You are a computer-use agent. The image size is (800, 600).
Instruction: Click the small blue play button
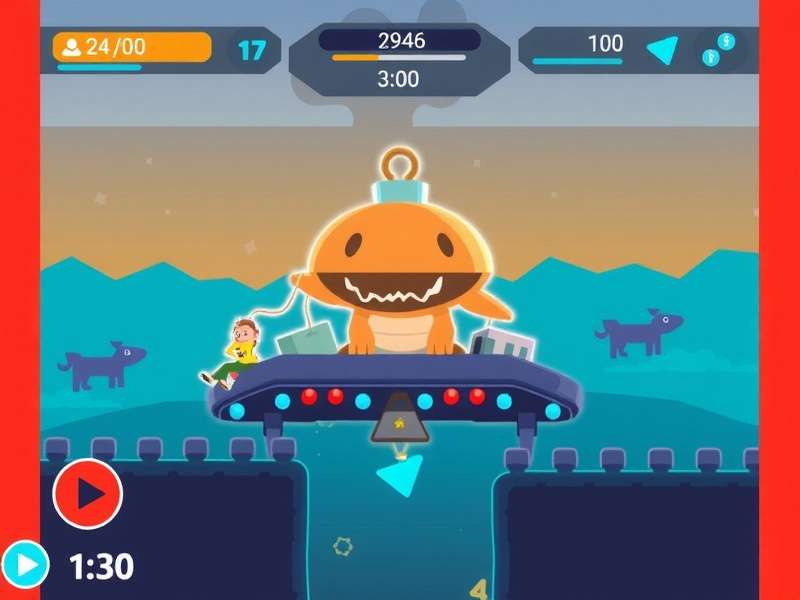click(25, 565)
